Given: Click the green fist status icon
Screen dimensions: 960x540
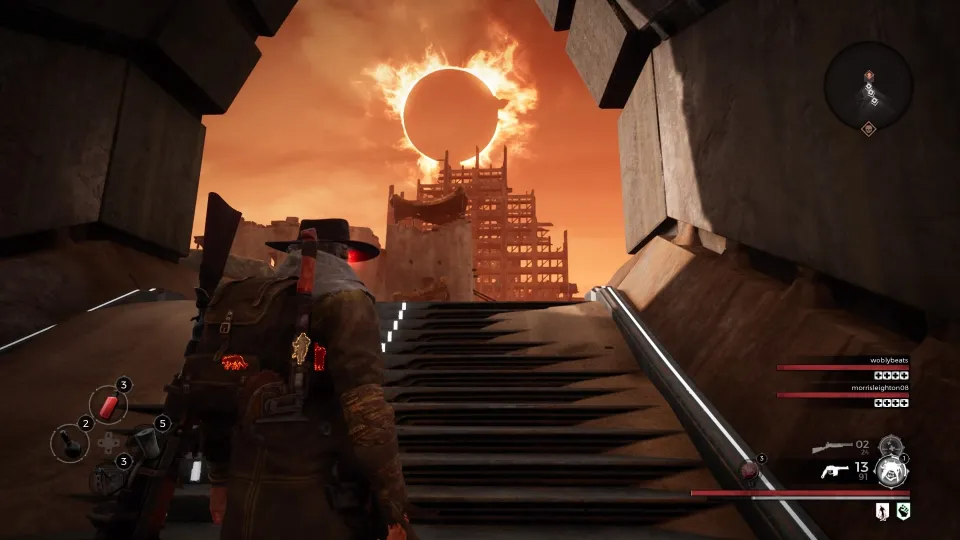Looking at the screenshot, I should point(903,512).
